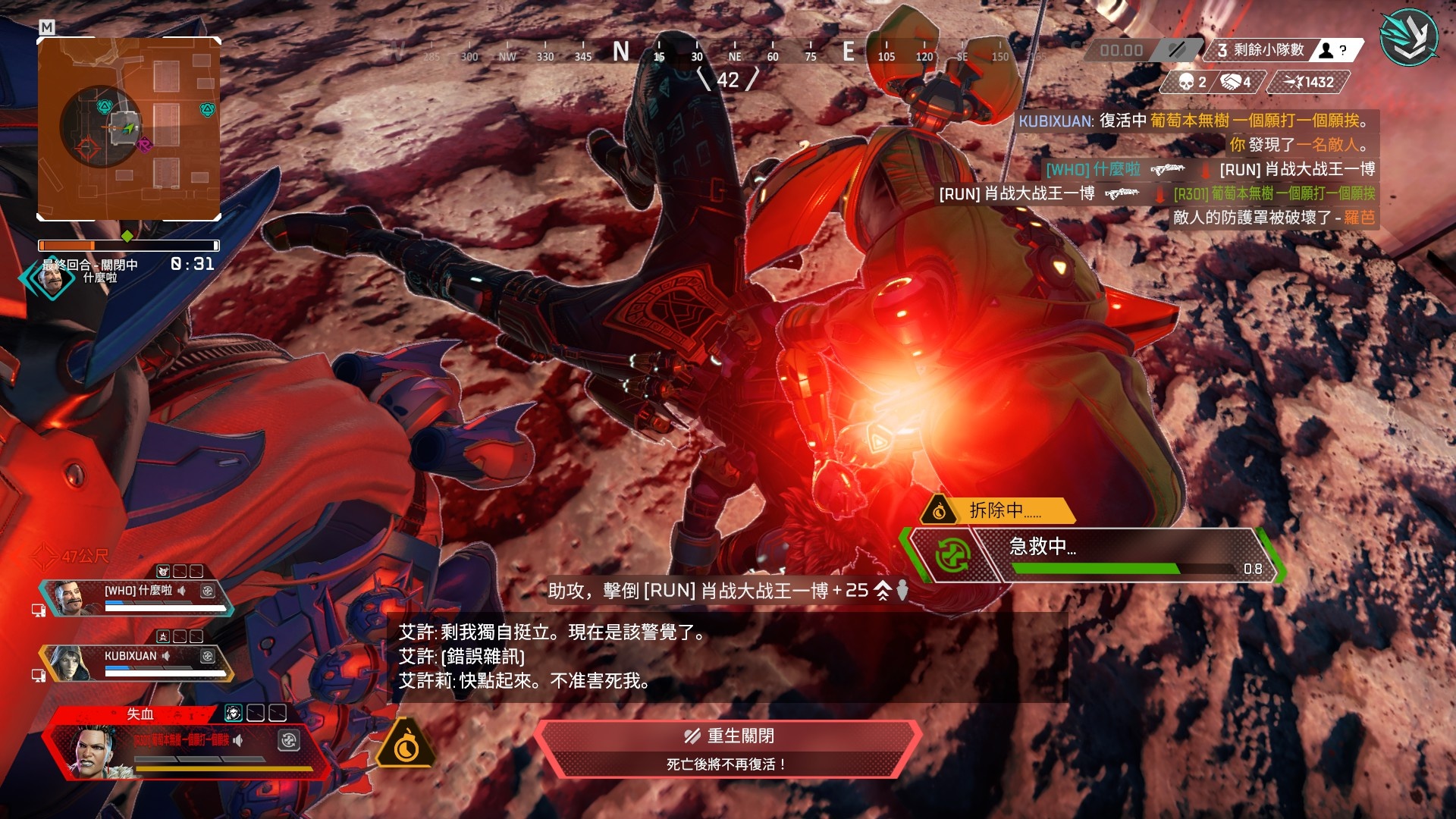This screenshot has width=1456, height=819.
Task: Click the 拆除中 status tag
Action: point(997,510)
